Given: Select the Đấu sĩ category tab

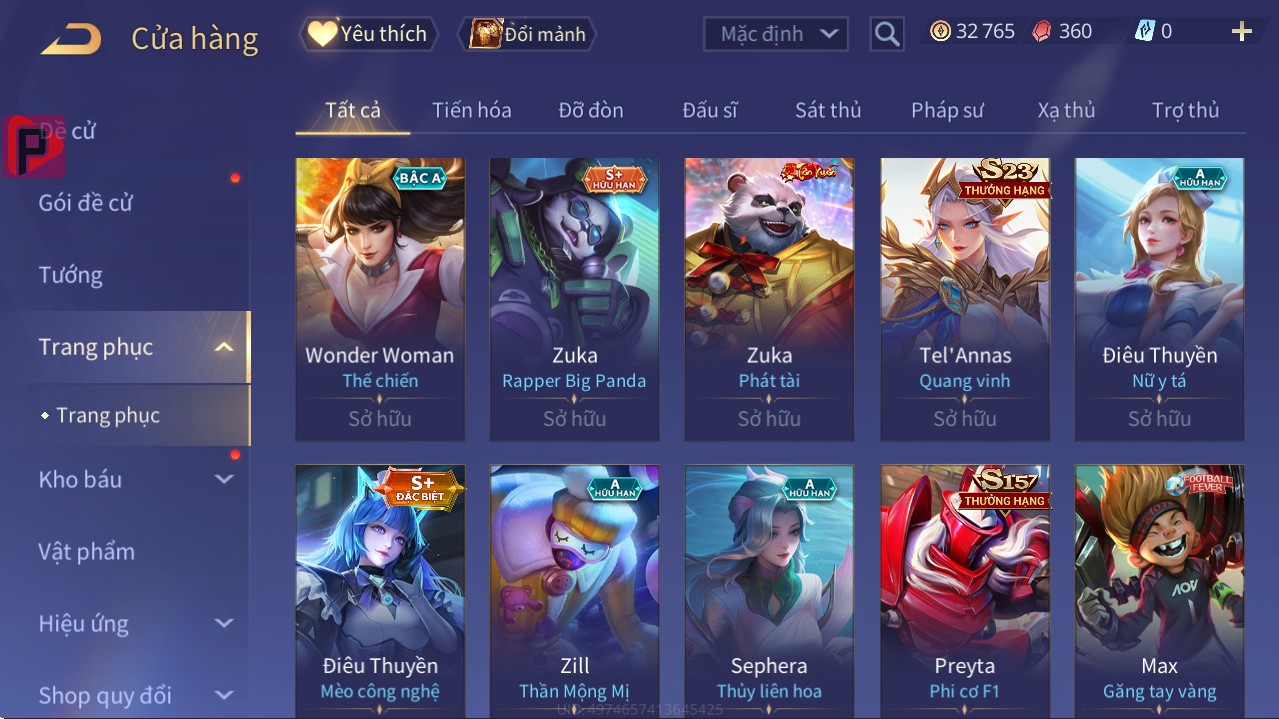Looking at the screenshot, I should click(x=709, y=110).
